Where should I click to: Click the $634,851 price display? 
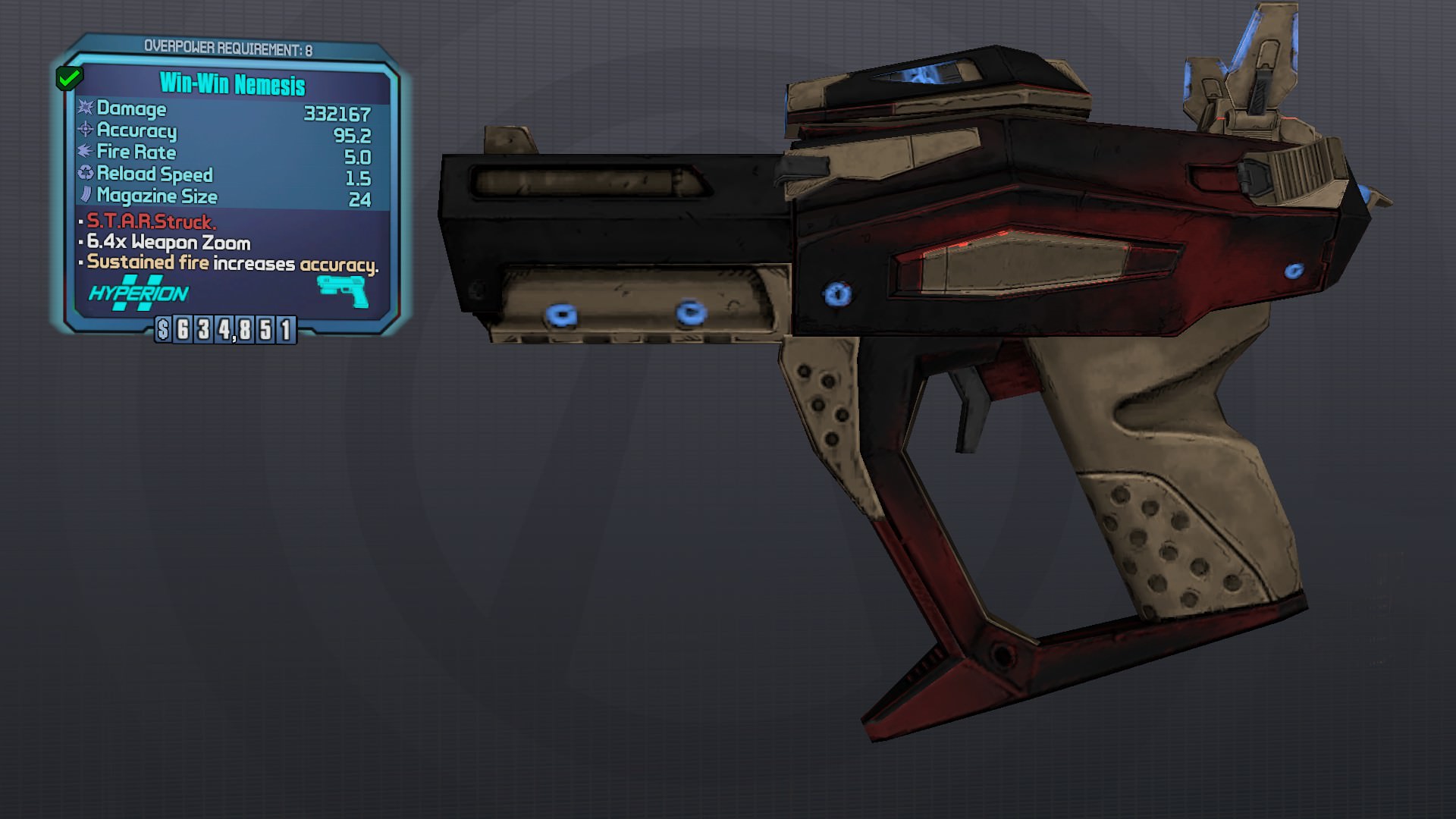tap(225, 328)
